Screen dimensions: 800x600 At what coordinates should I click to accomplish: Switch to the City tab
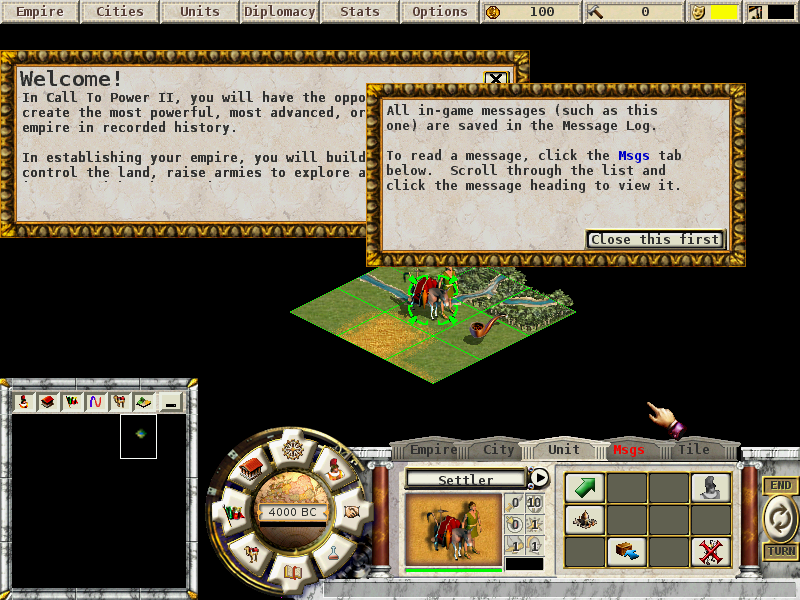tap(499, 450)
